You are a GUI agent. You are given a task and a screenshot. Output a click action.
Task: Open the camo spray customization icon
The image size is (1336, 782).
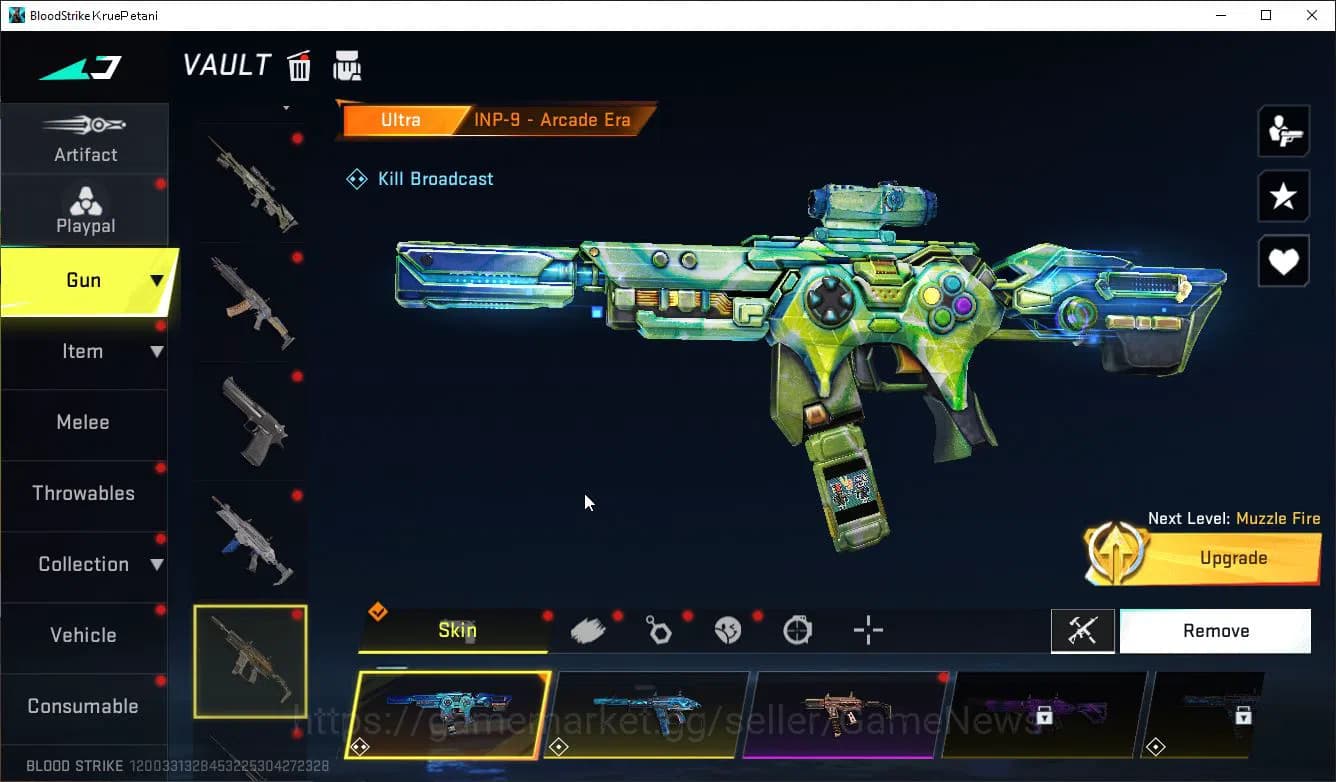coord(588,629)
